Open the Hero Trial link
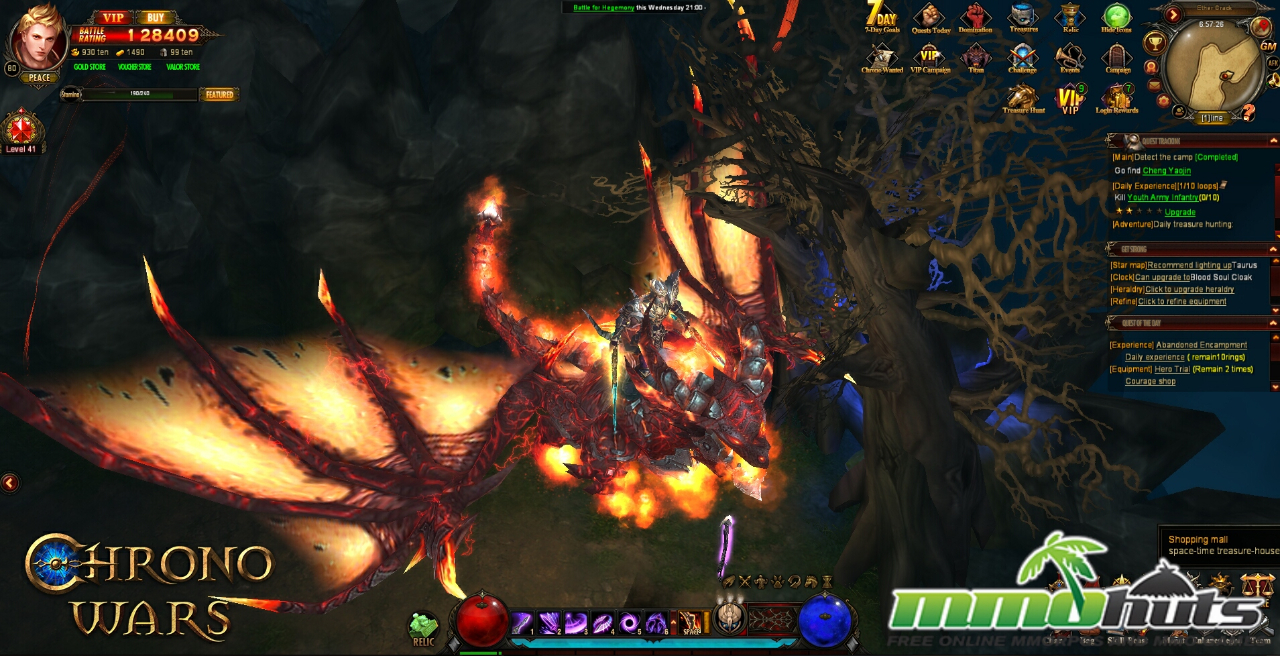The image size is (1280, 656). [1174, 369]
